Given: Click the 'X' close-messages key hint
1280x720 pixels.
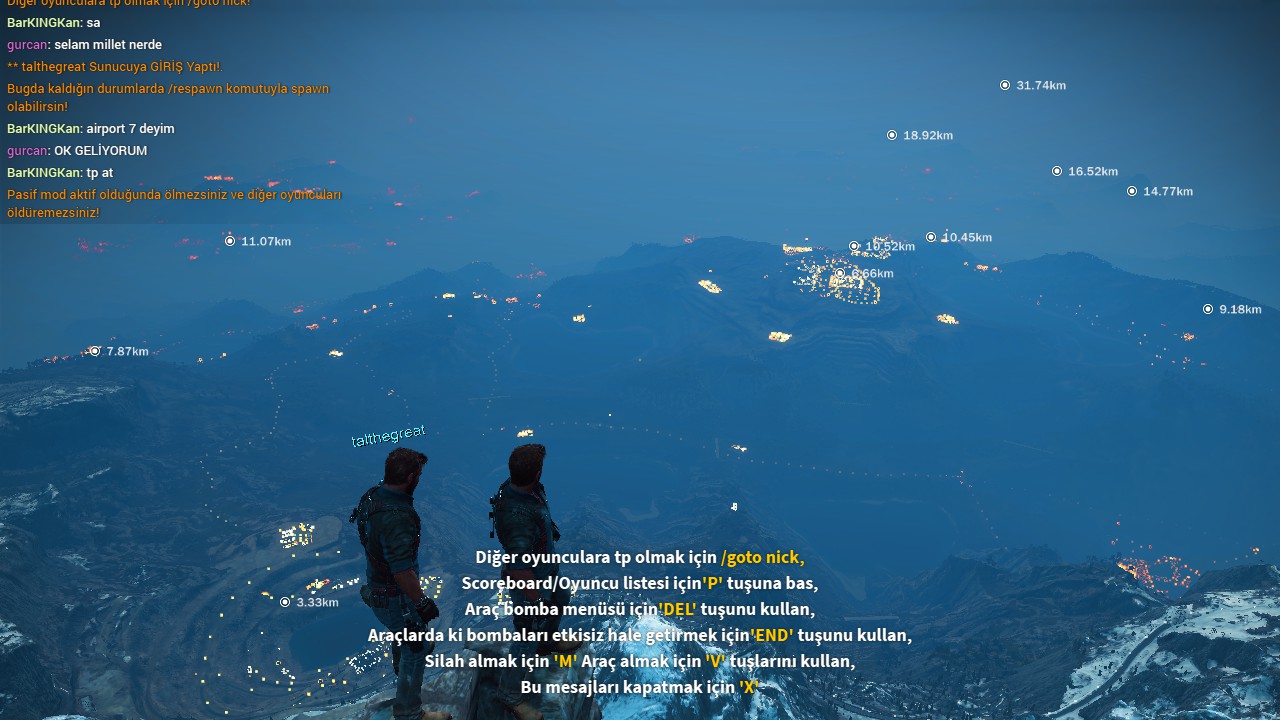Looking at the screenshot, I should (750, 687).
